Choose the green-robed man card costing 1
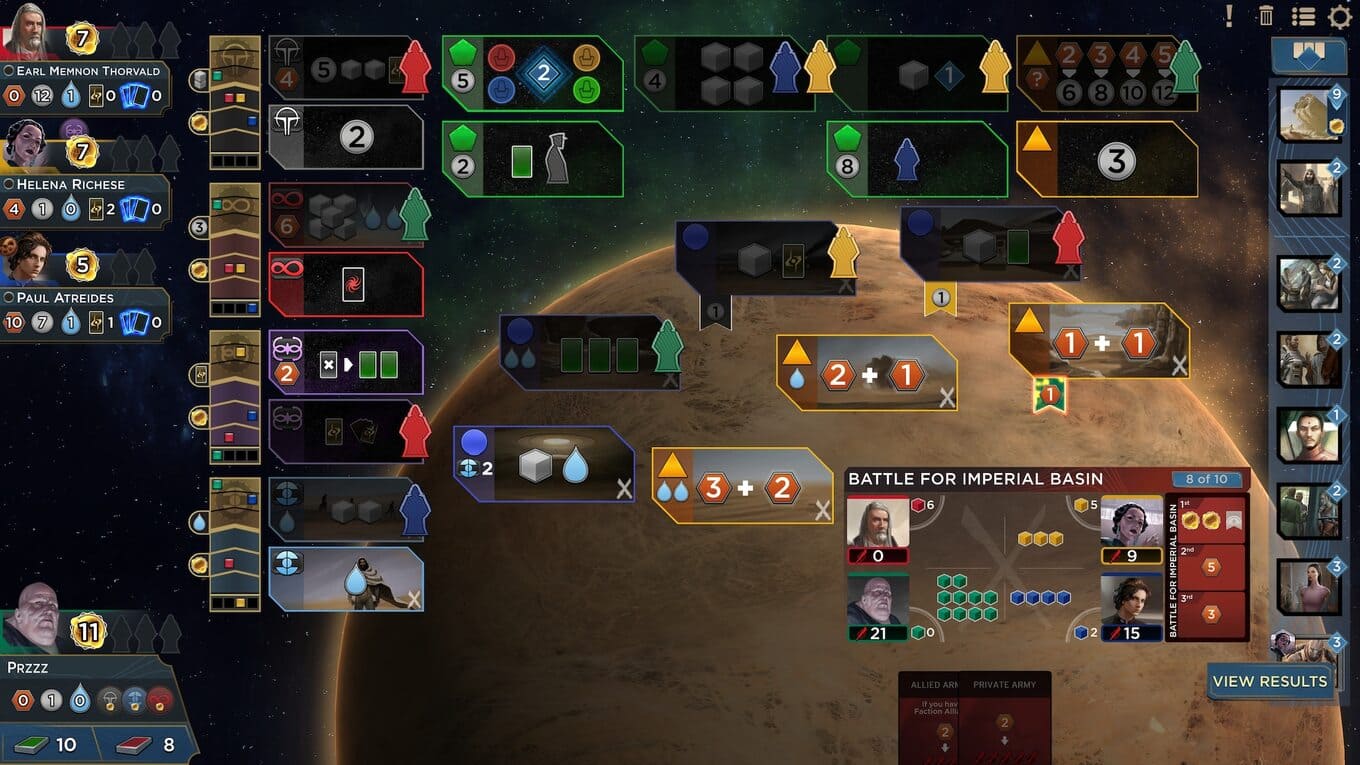 [1308, 435]
